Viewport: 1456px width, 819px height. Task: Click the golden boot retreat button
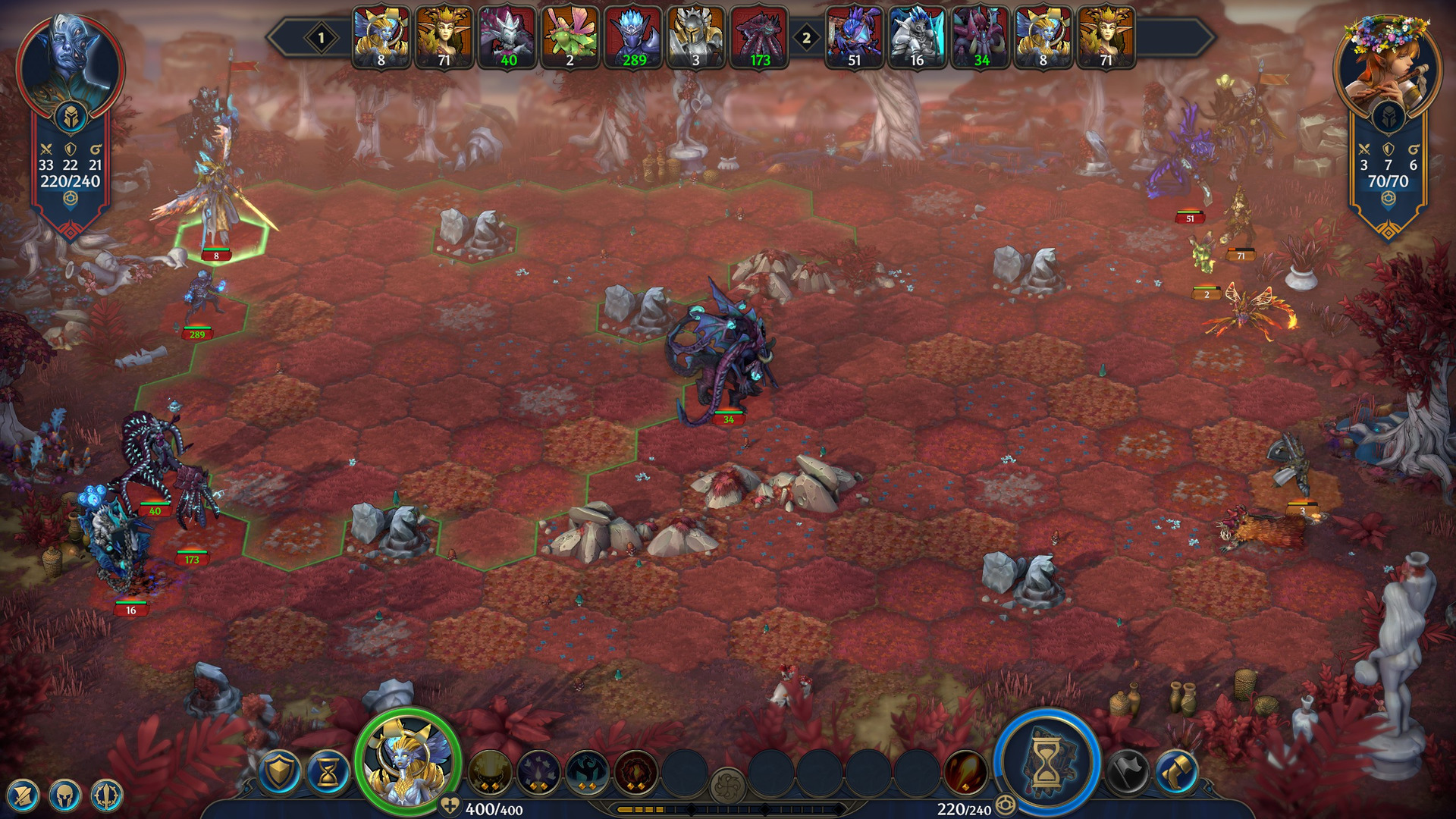[x=1176, y=773]
